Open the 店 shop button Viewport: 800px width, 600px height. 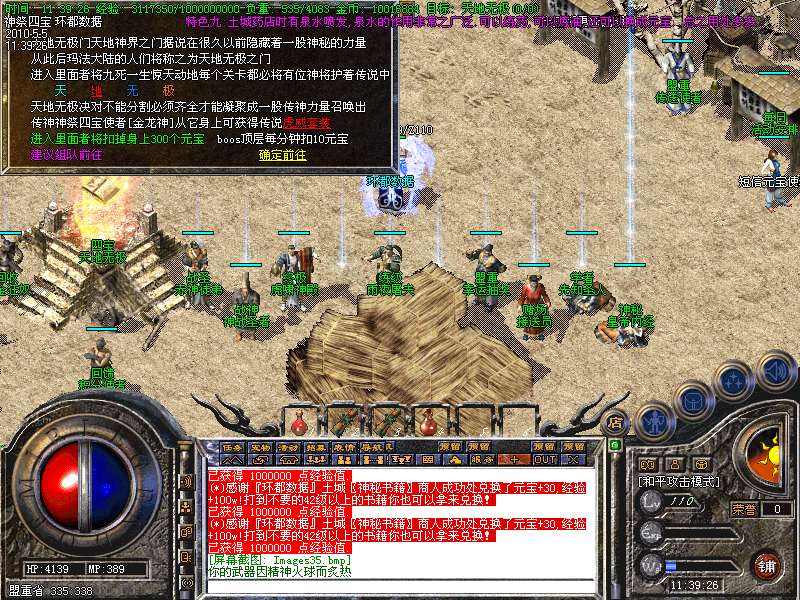tap(615, 423)
